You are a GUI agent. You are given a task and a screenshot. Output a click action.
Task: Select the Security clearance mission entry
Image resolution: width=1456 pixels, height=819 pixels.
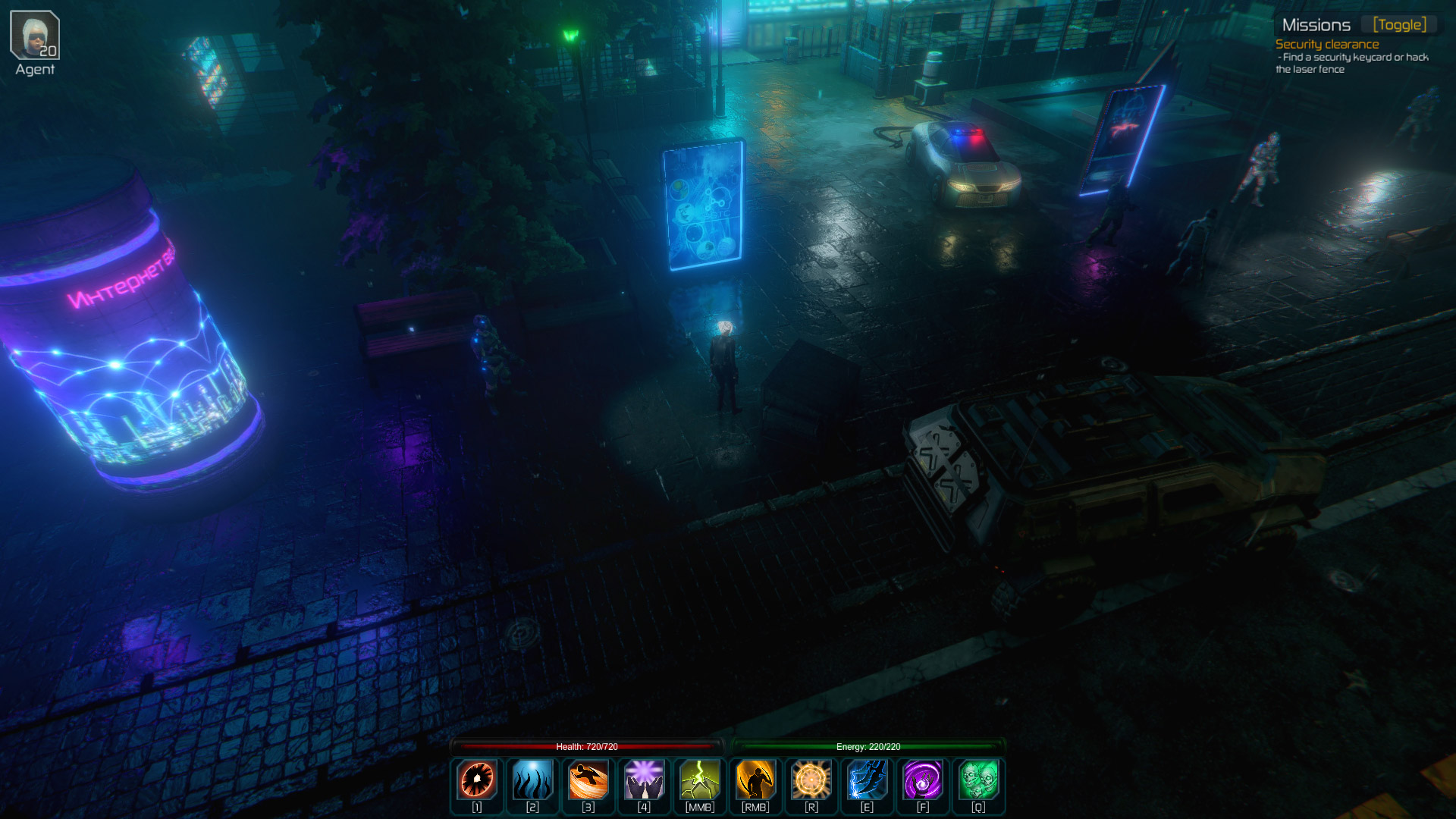tap(1327, 45)
